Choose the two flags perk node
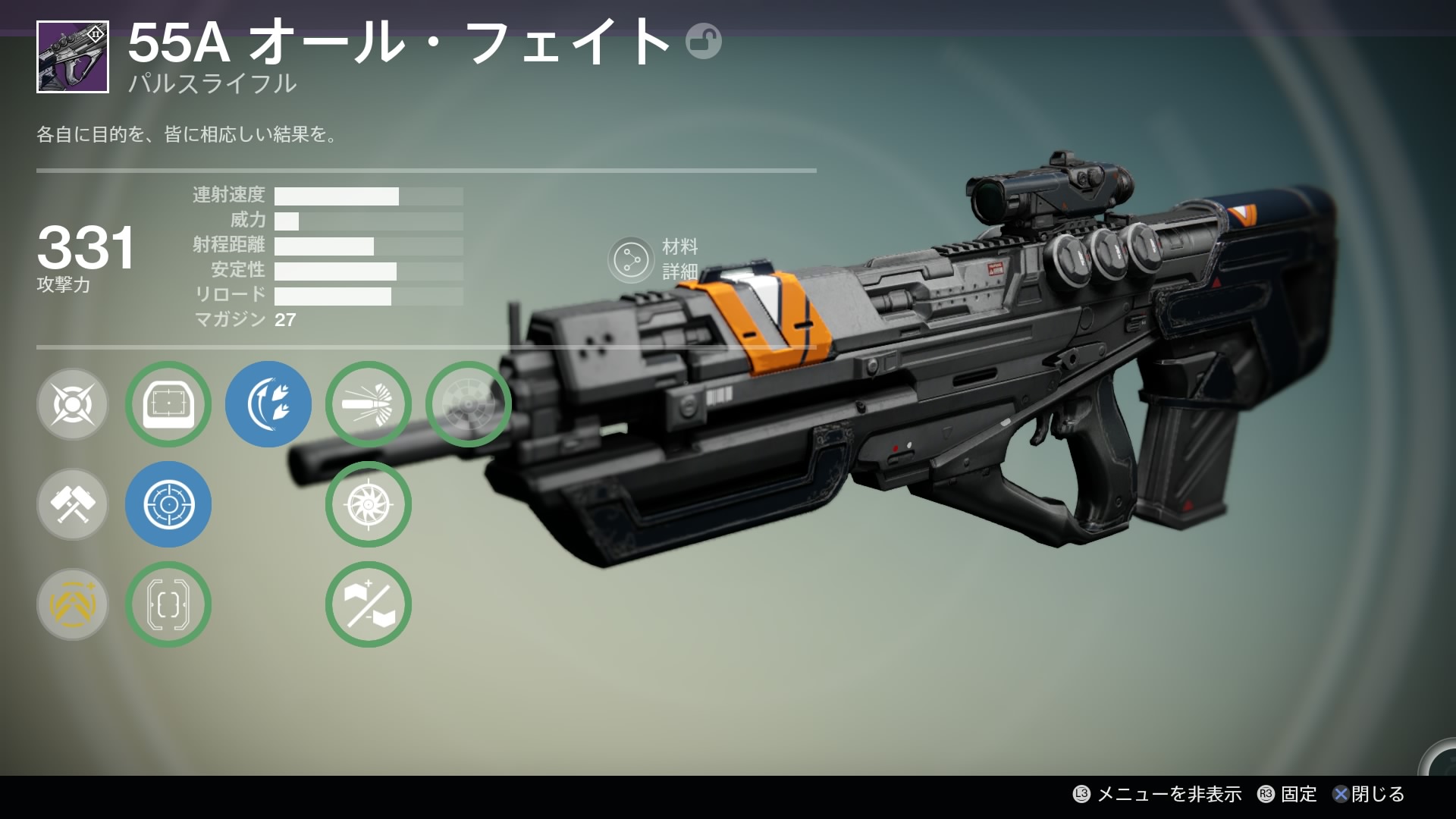Screen dimensions: 1456x819 (368, 604)
